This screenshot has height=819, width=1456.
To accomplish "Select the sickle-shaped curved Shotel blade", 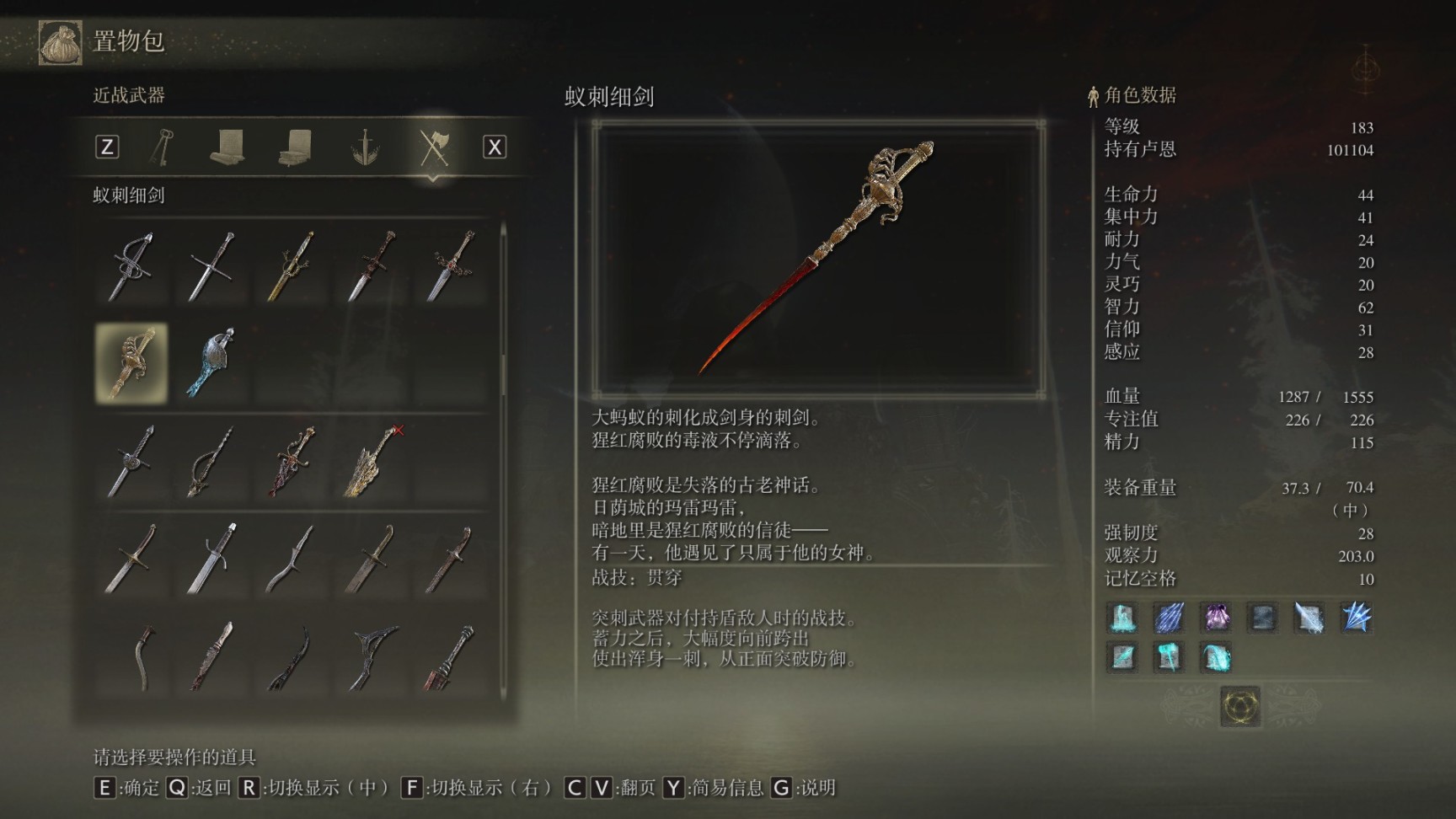I will click(145, 657).
